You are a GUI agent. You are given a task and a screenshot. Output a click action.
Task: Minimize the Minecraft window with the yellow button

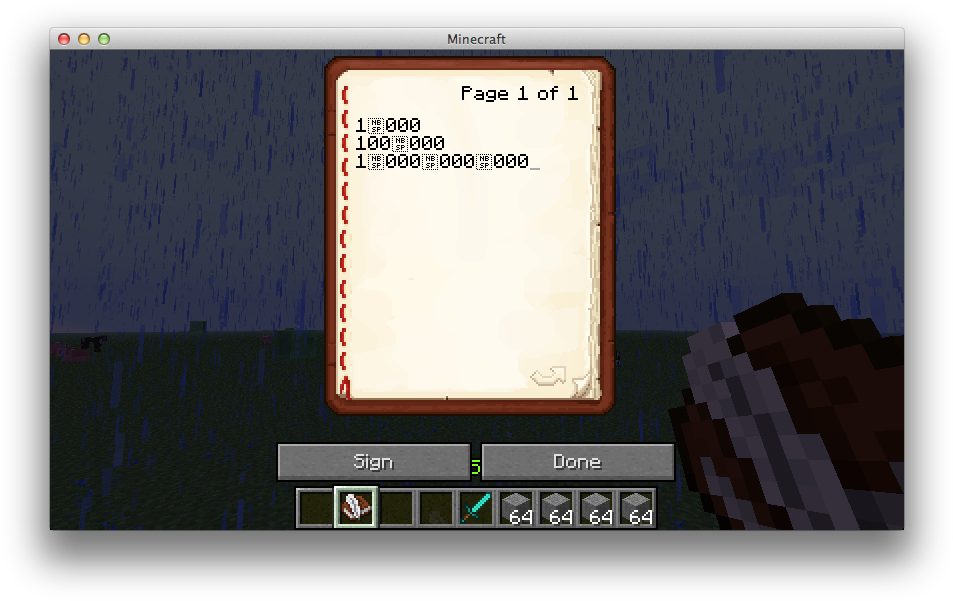pyautogui.click(x=84, y=39)
